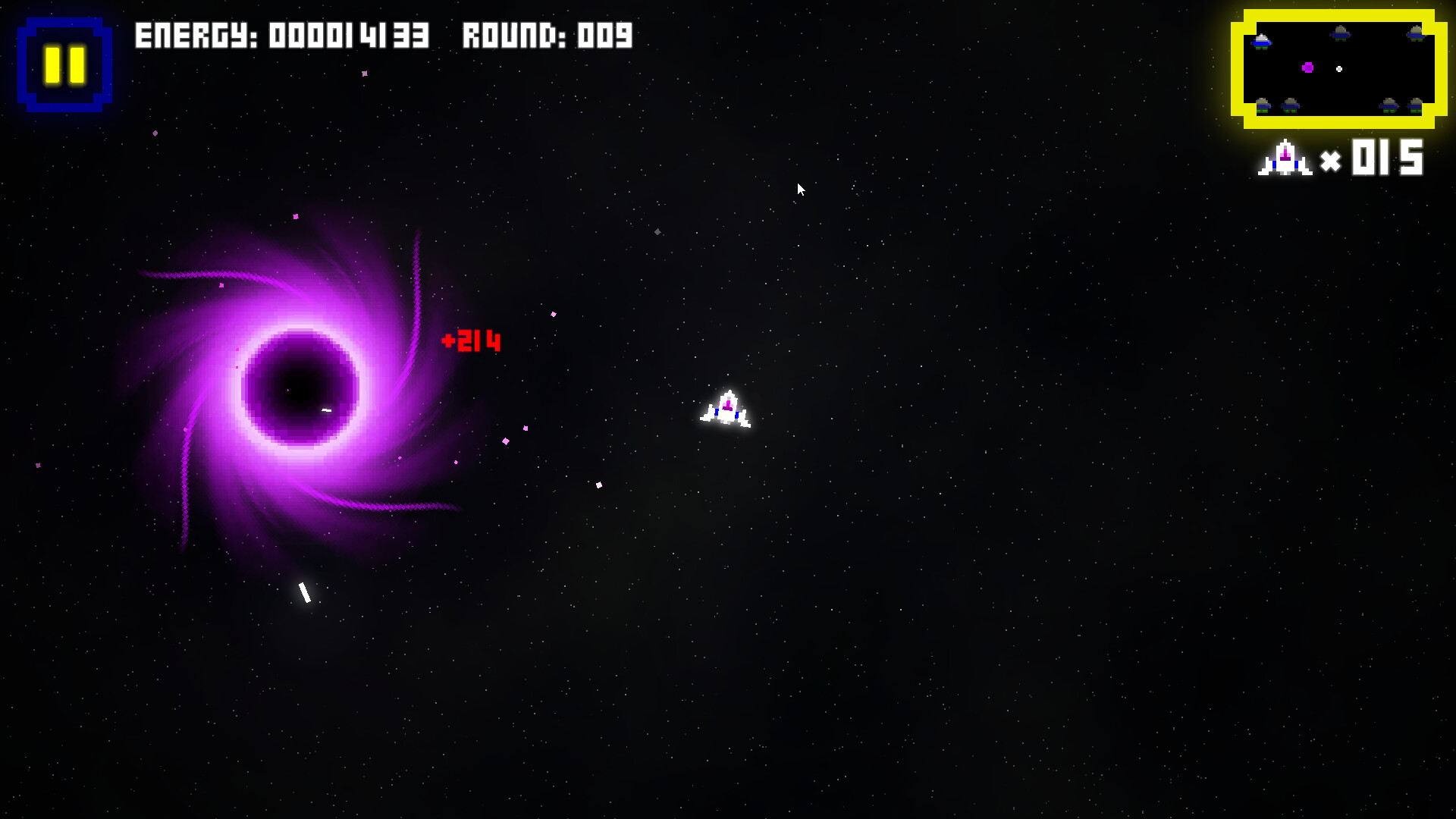Click the purple black hole dot on the minimap
Viewport: 1456px width, 819px height.
(x=1307, y=68)
